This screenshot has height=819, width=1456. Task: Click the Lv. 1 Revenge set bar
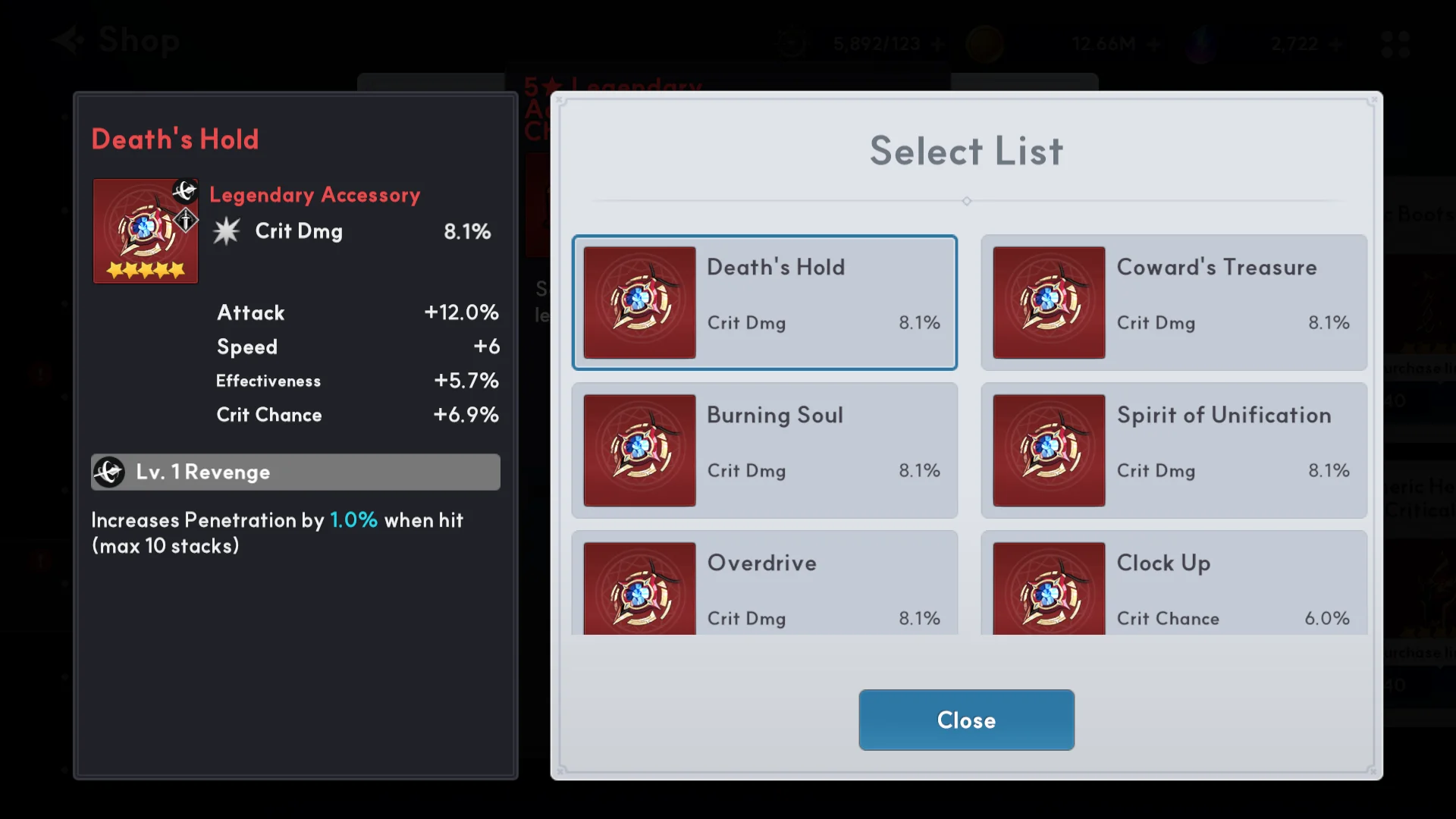[x=295, y=472]
